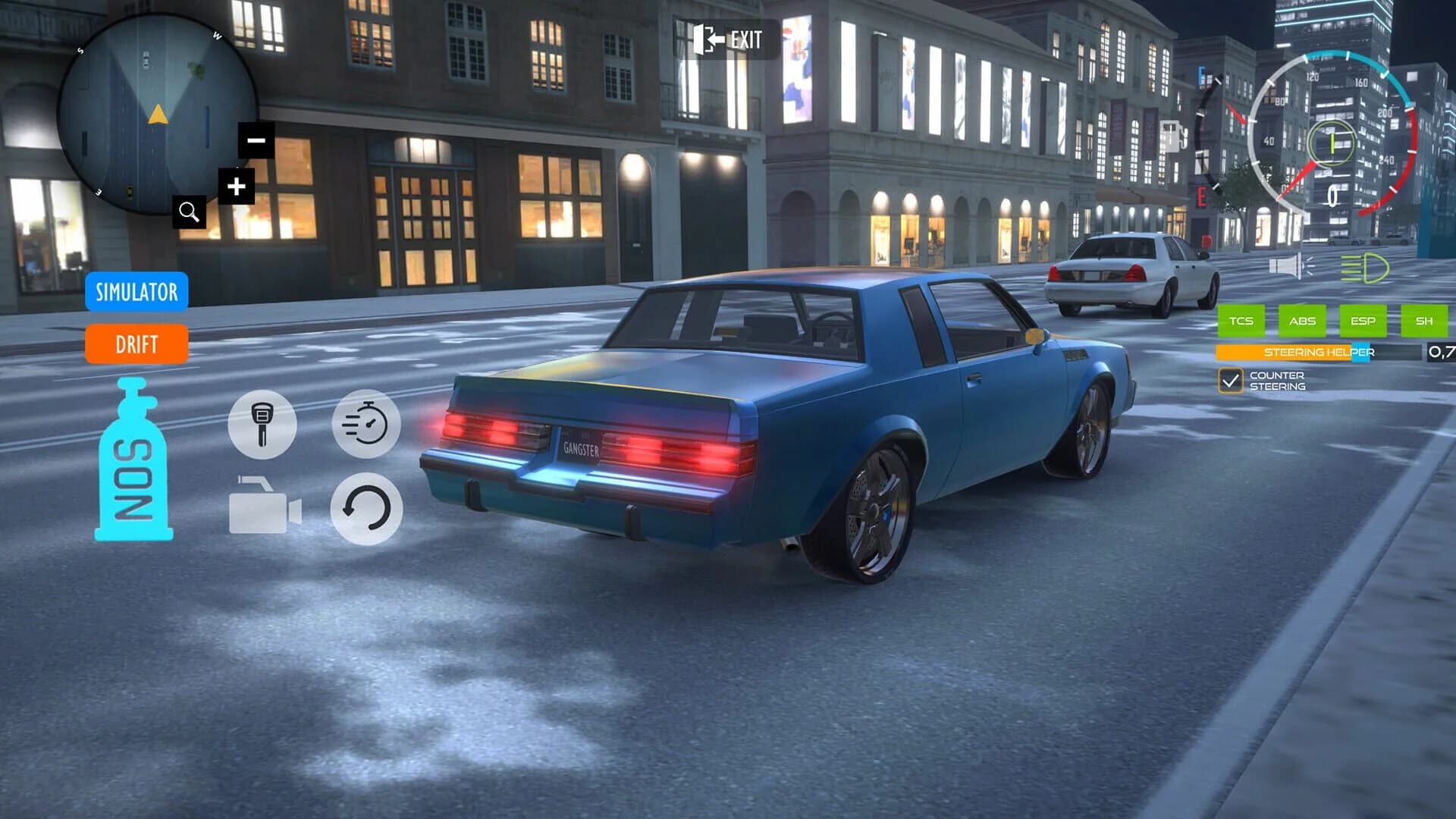Honk the horn icon

pyautogui.click(x=1288, y=265)
